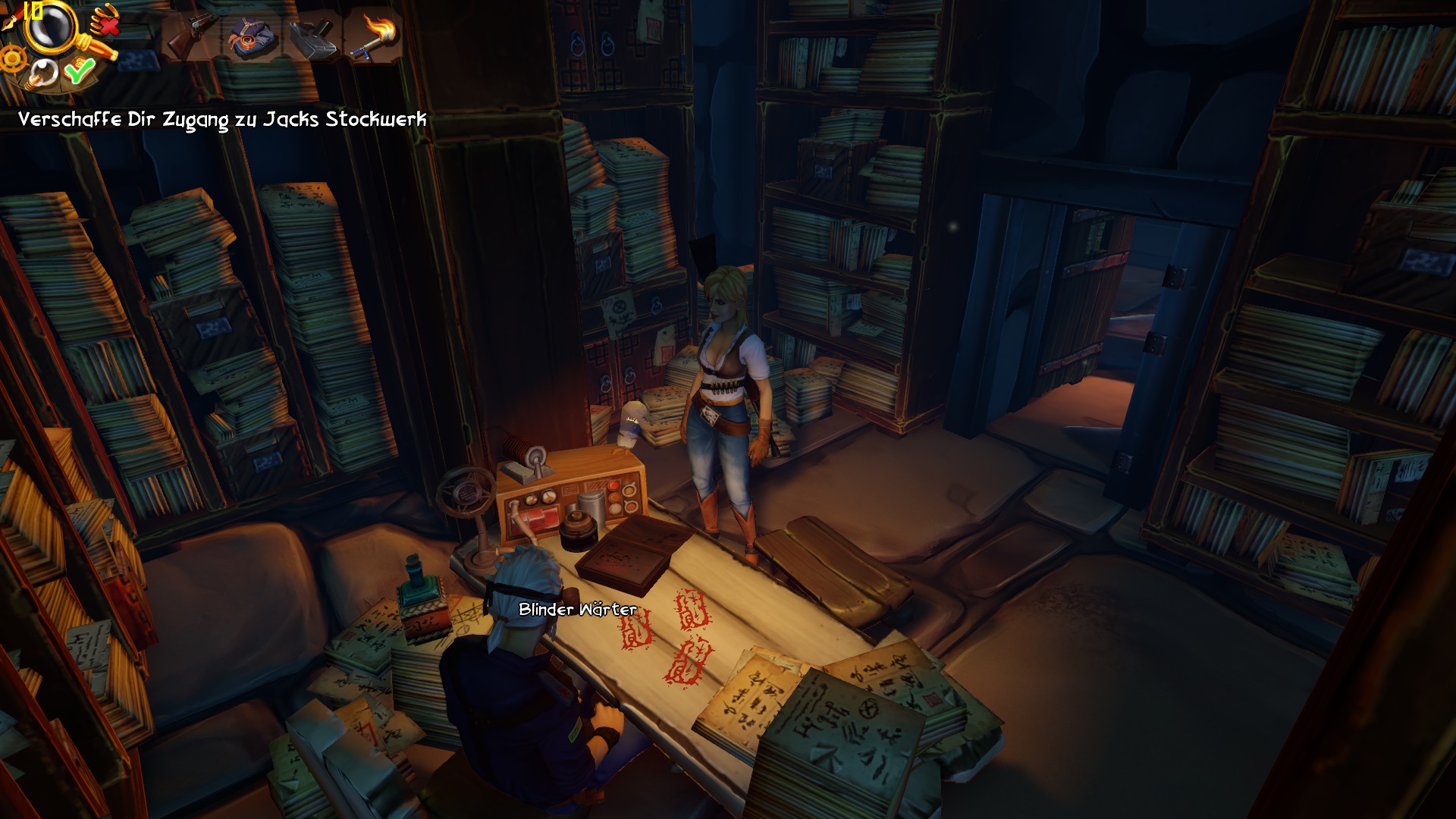Click the large golden magnifying glass
Screen dimensions: 1456x819
click(x=52, y=28)
